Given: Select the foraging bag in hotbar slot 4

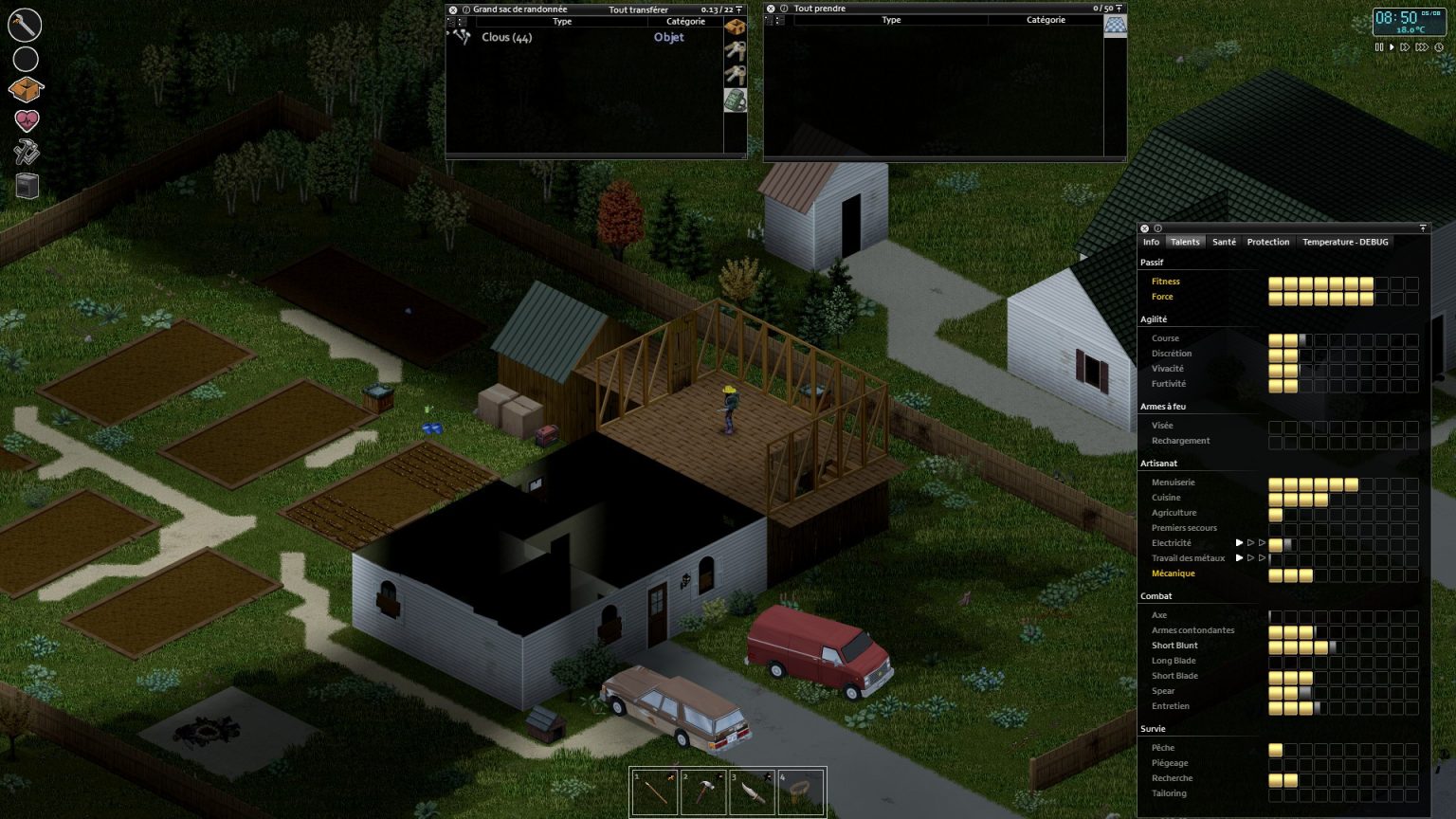Looking at the screenshot, I should [x=803, y=791].
